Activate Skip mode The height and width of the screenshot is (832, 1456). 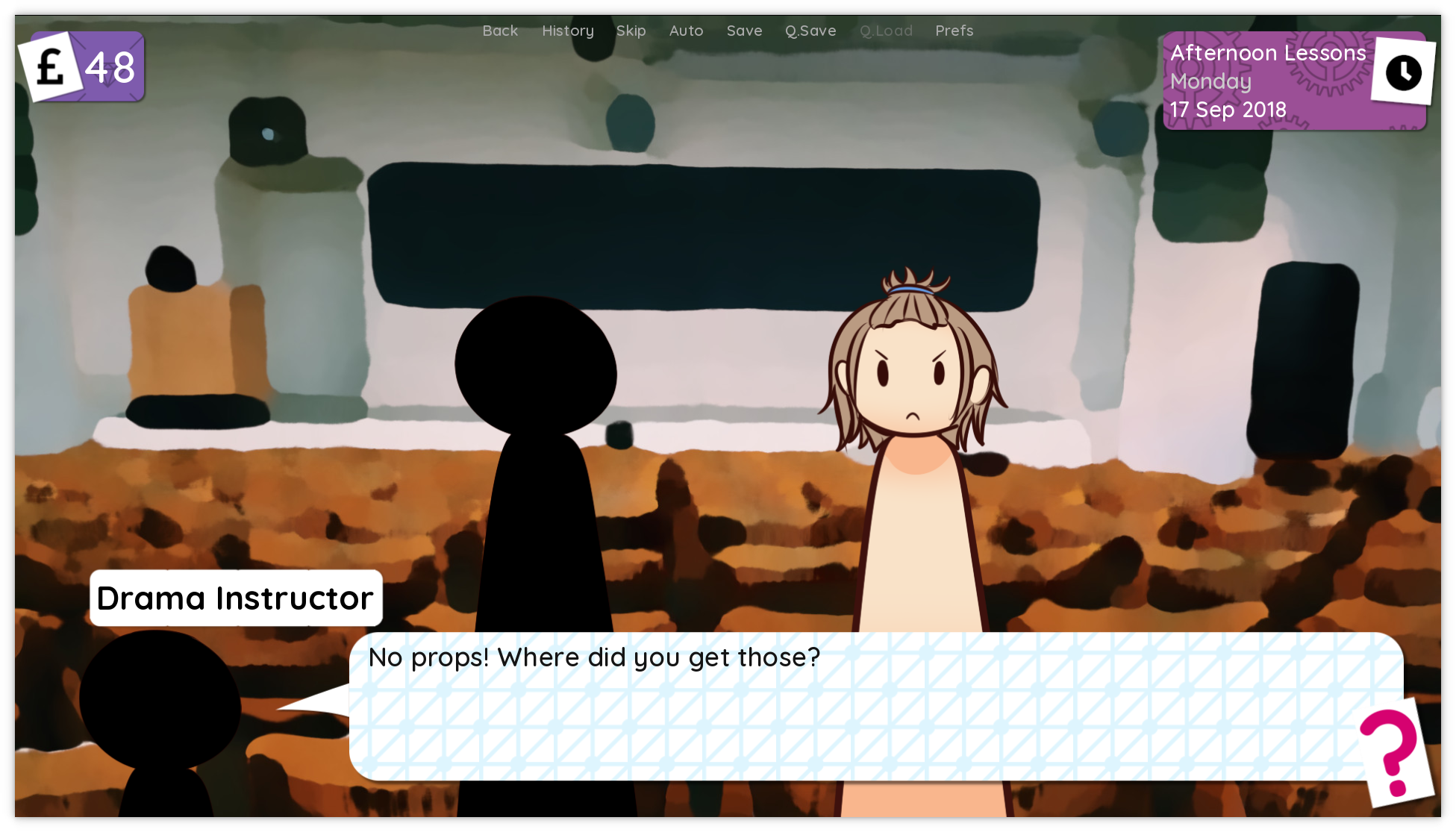pyautogui.click(x=631, y=31)
